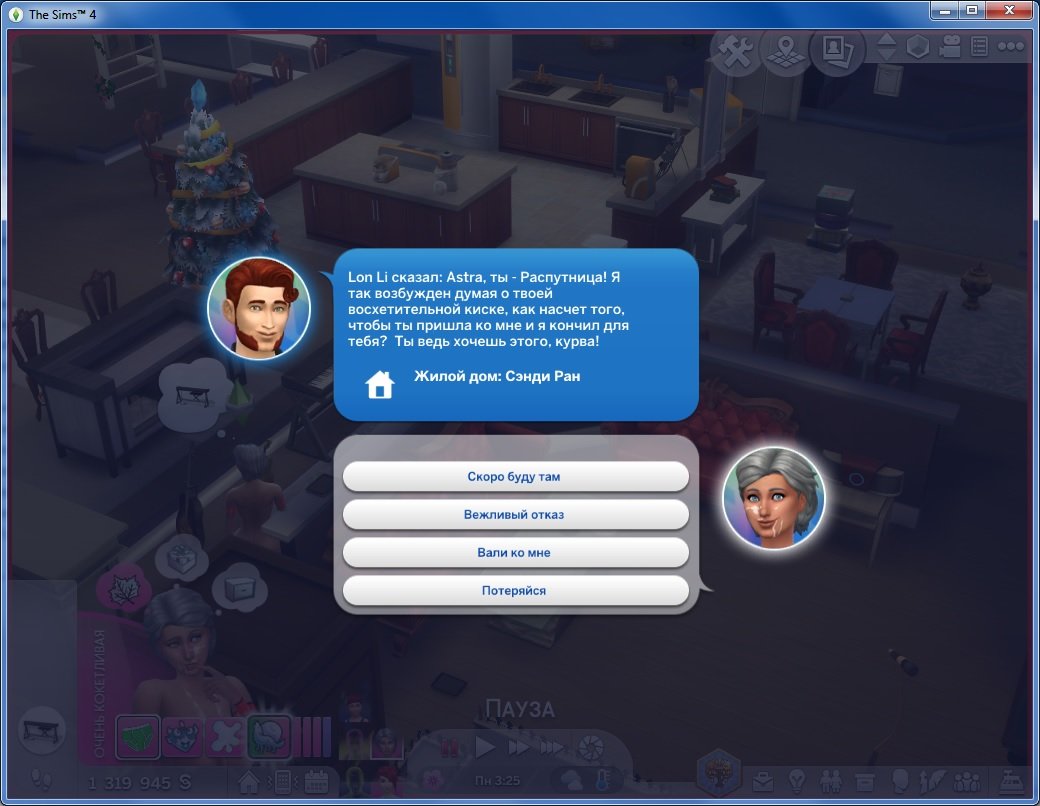Open the Gallery photos icon
This screenshot has height=806, width=1040.
837,50
